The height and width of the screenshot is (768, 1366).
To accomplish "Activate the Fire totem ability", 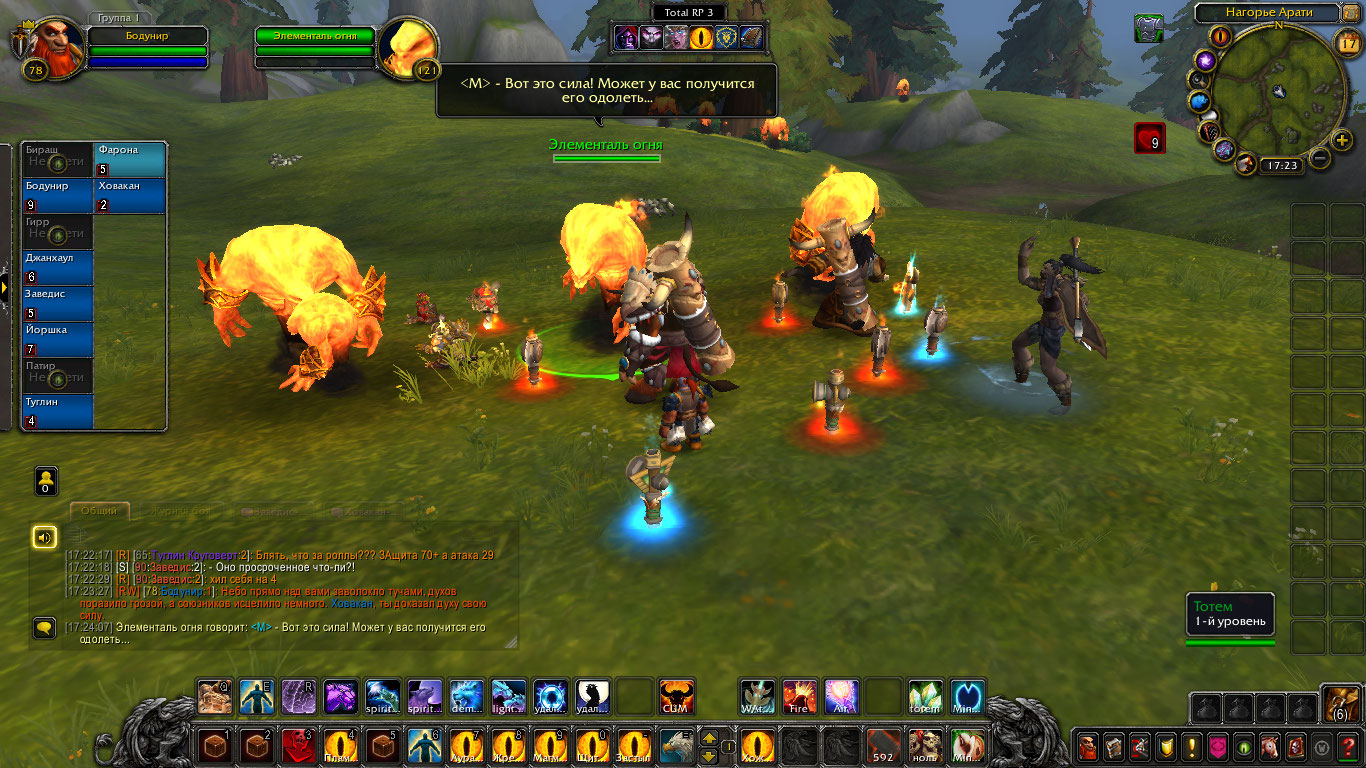I will tap(800, 696).
